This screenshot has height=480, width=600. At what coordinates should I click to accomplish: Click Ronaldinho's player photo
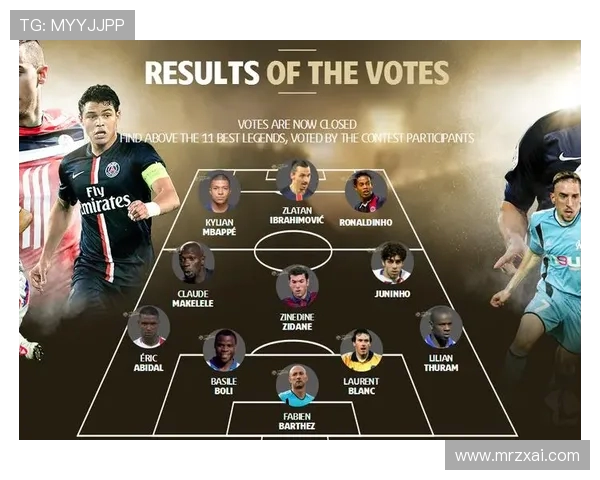click(x=365, y=191)
